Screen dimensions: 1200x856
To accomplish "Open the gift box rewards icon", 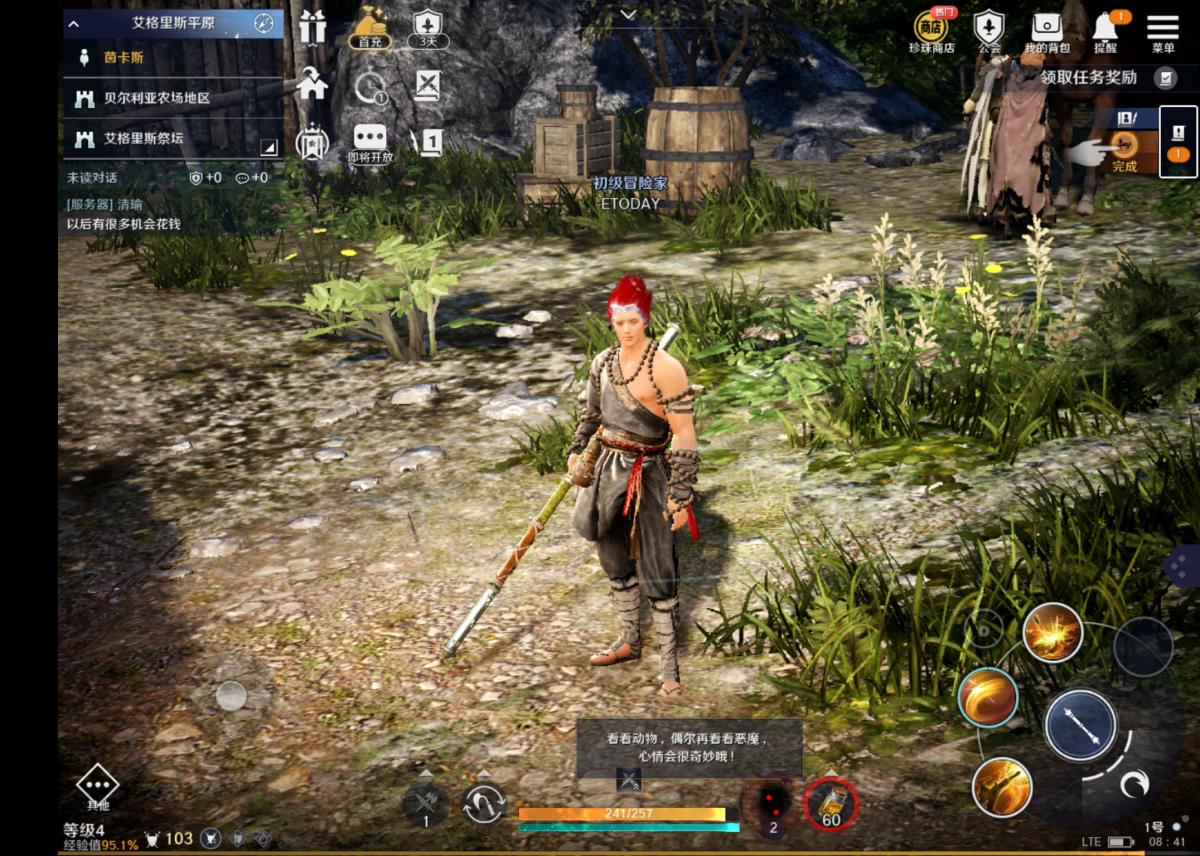I will [x=313, y=27].
